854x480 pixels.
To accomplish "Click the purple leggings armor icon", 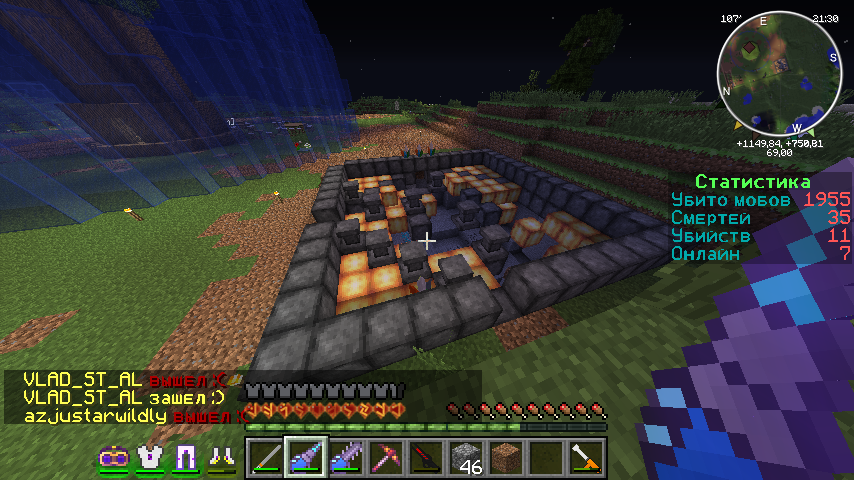I will point(185,457).
